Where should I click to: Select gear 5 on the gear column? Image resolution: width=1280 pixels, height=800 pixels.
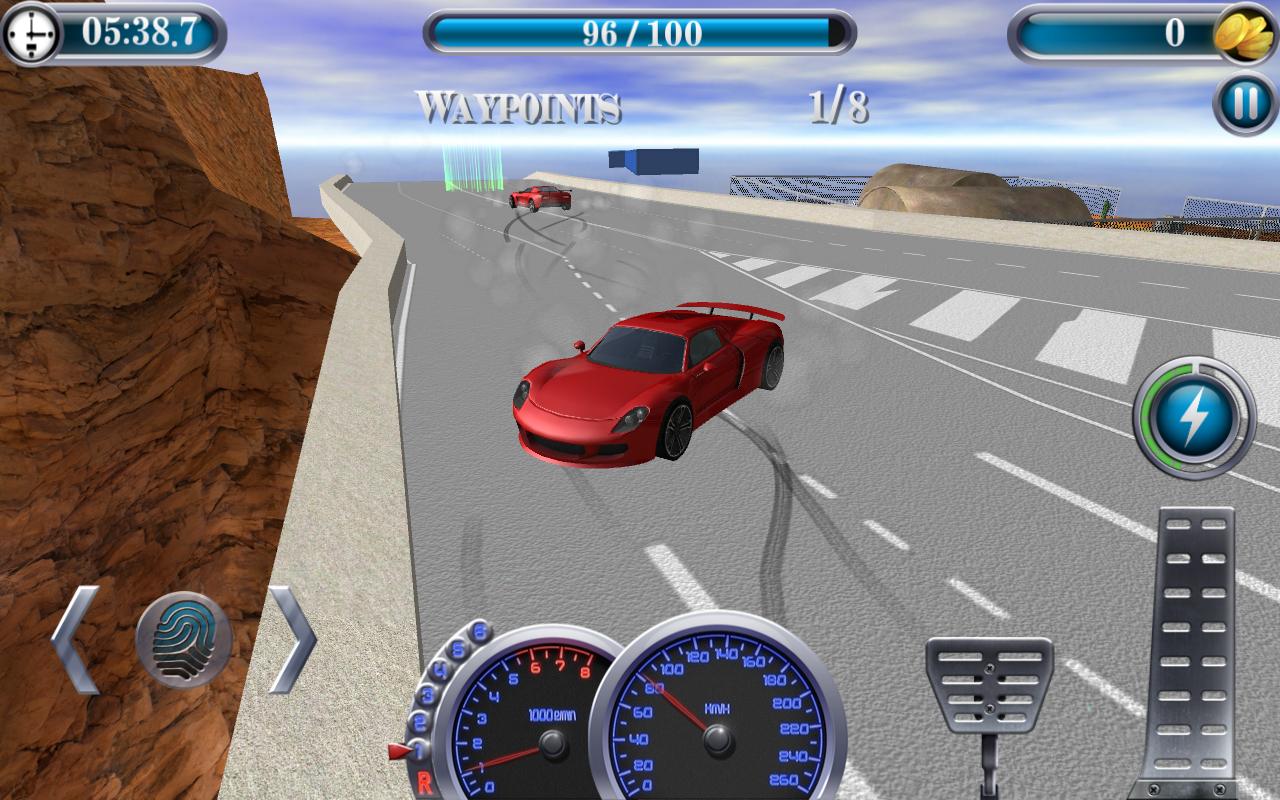(456, 648)
